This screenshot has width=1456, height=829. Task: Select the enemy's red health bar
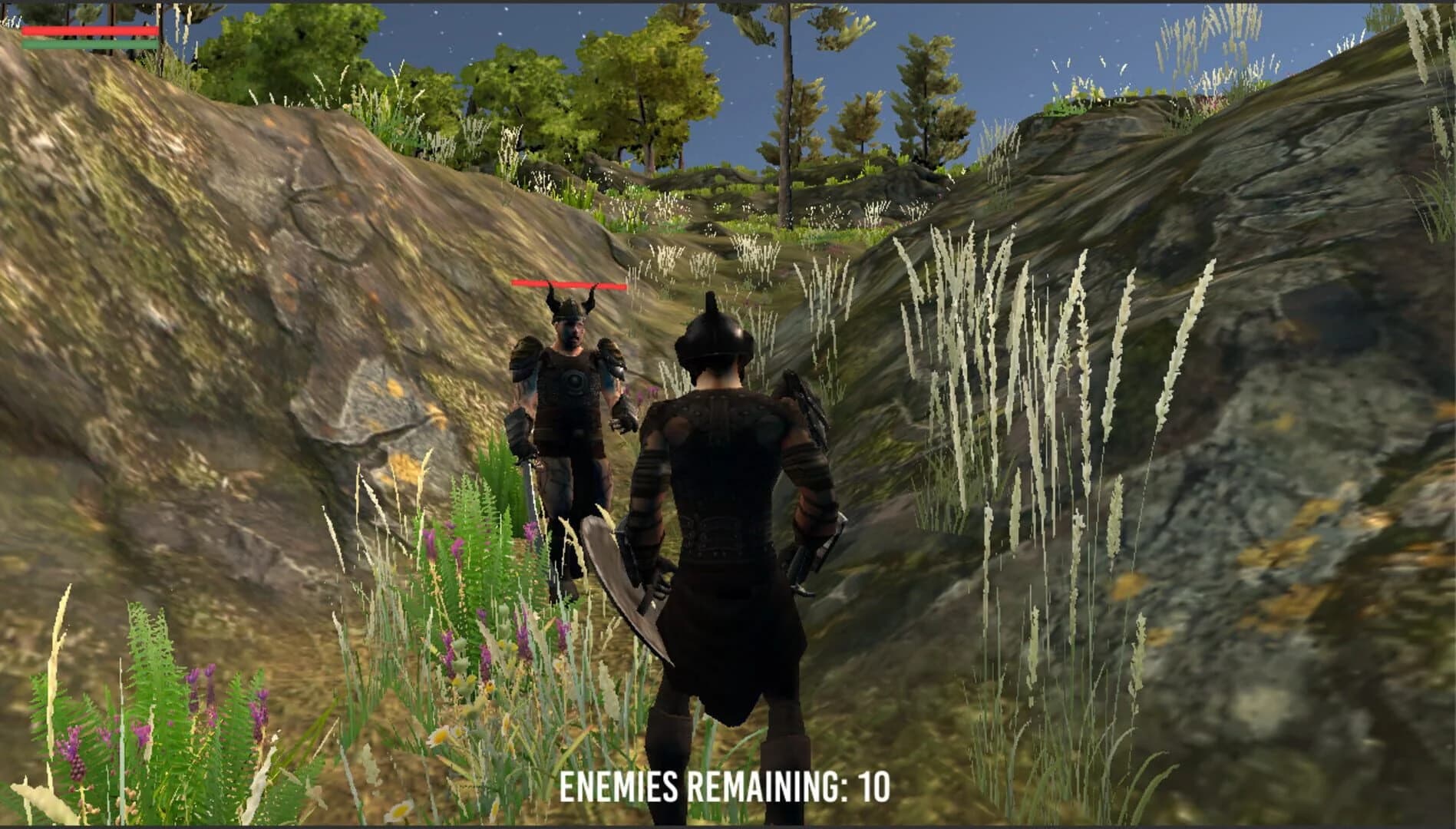tap(570, 283)
